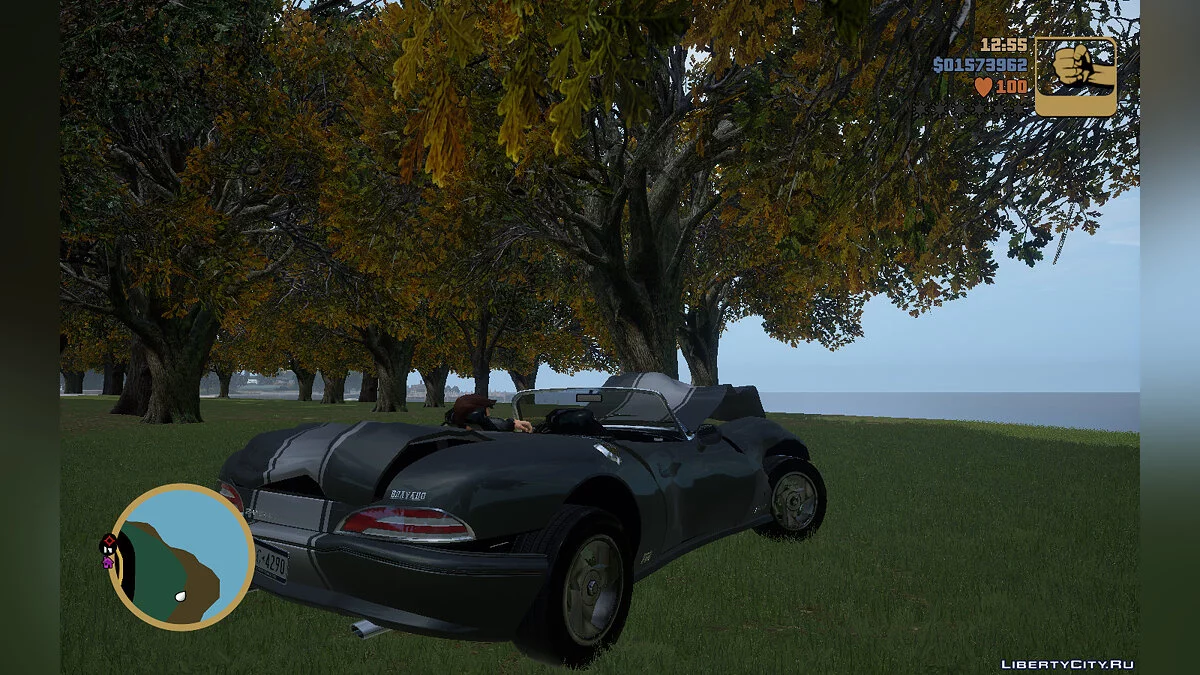Click the LibertyCity.Ru watermark link
This screenshot has height=675, width=1200.
click(x=1067, y=665)
